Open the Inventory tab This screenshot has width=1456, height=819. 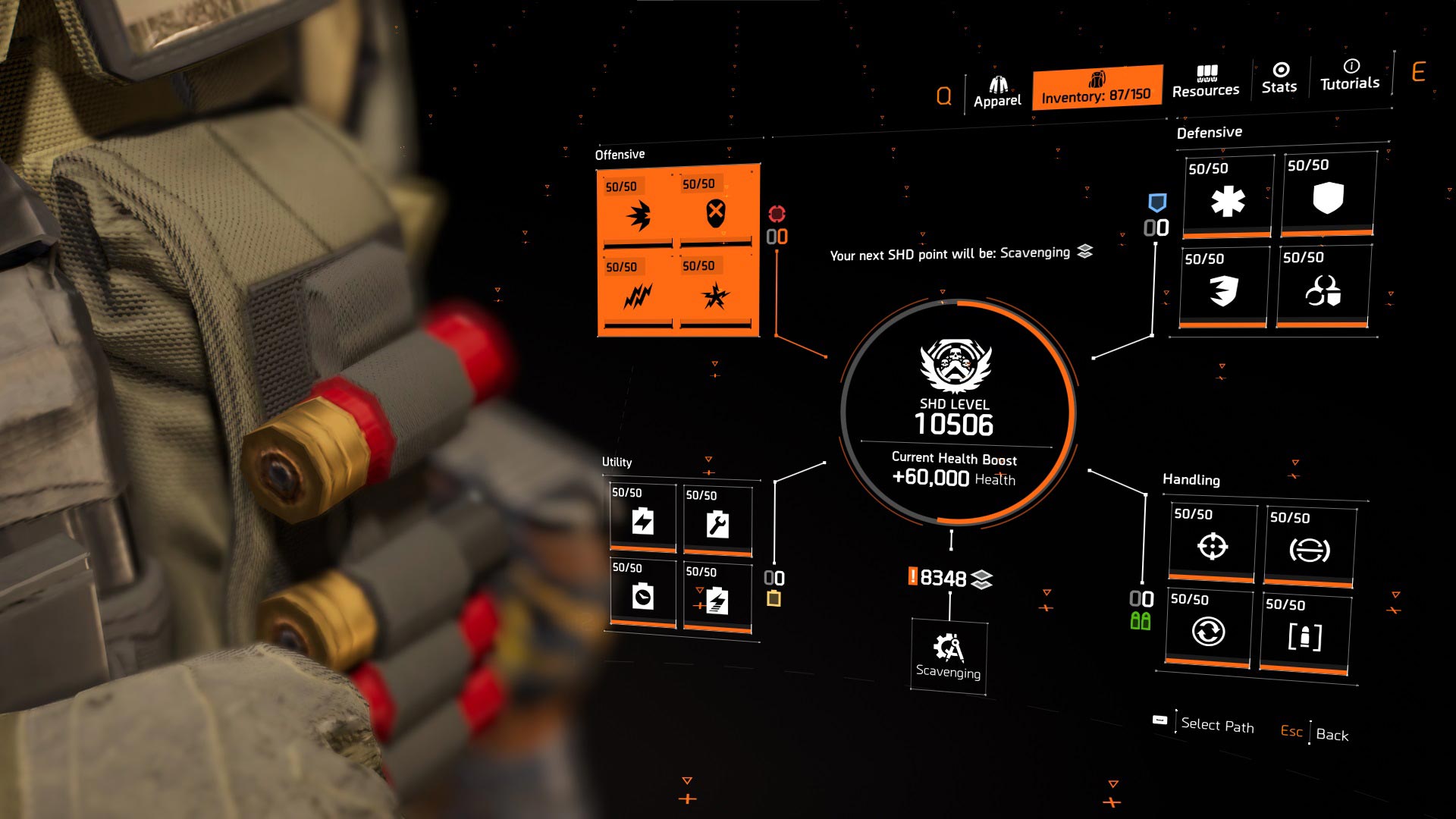coord(1097,87)
